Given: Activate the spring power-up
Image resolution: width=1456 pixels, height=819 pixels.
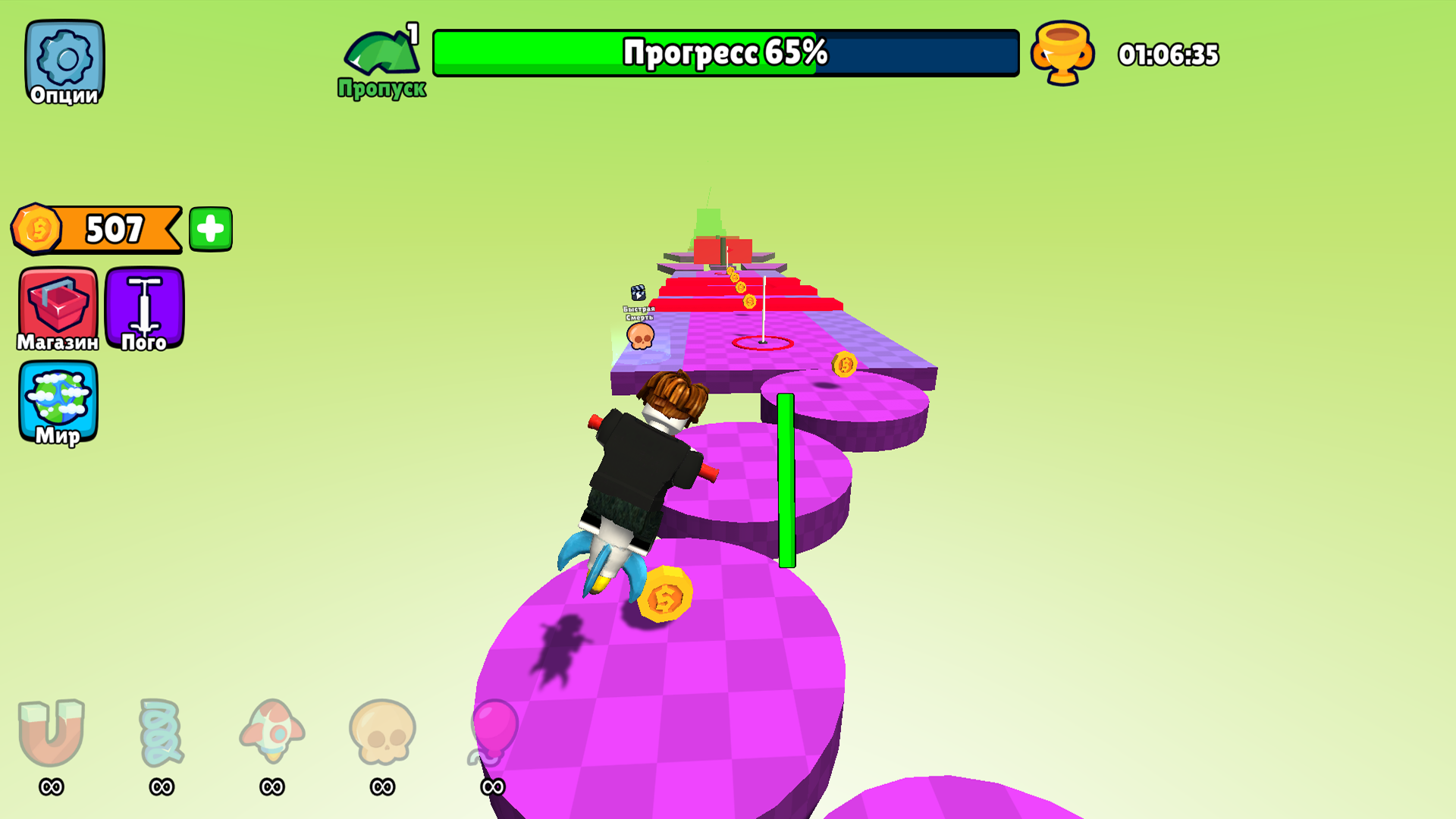Looking at the screenshot, I should click(159, 732).
